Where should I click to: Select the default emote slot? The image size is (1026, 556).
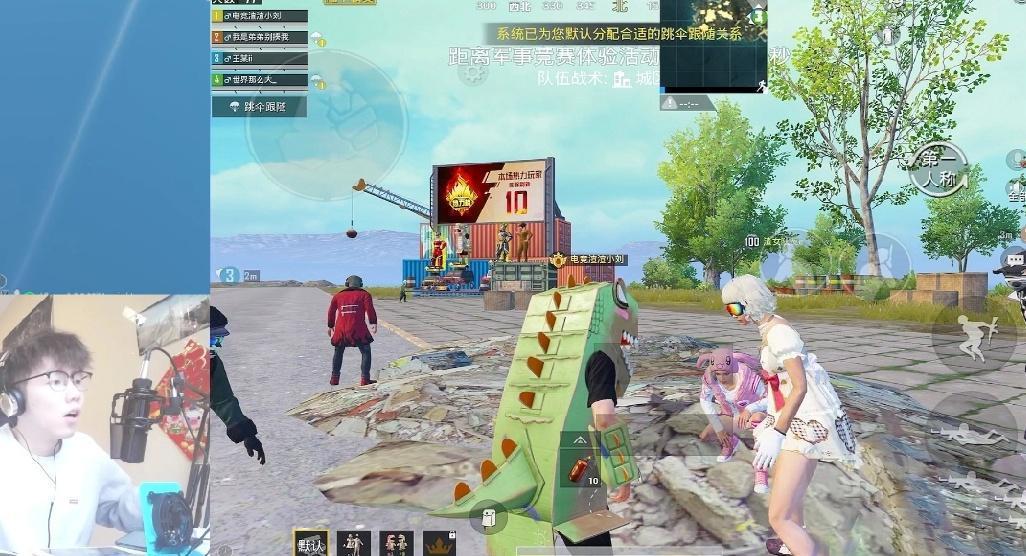click(311, 543)
